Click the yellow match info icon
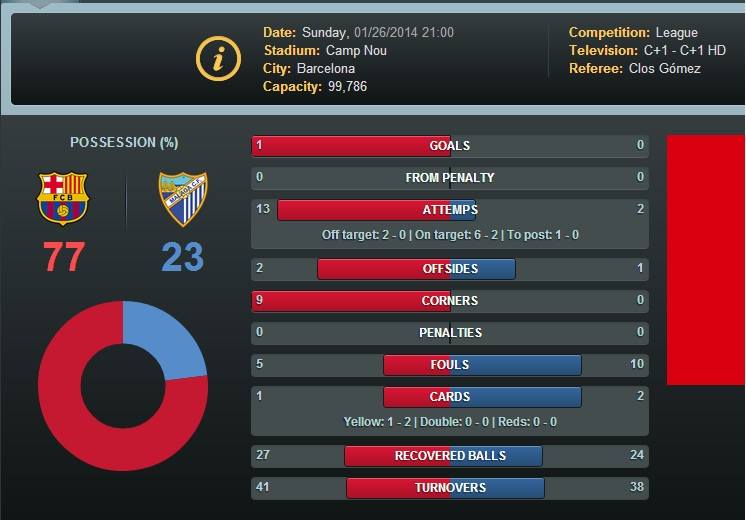 (218, 60)
